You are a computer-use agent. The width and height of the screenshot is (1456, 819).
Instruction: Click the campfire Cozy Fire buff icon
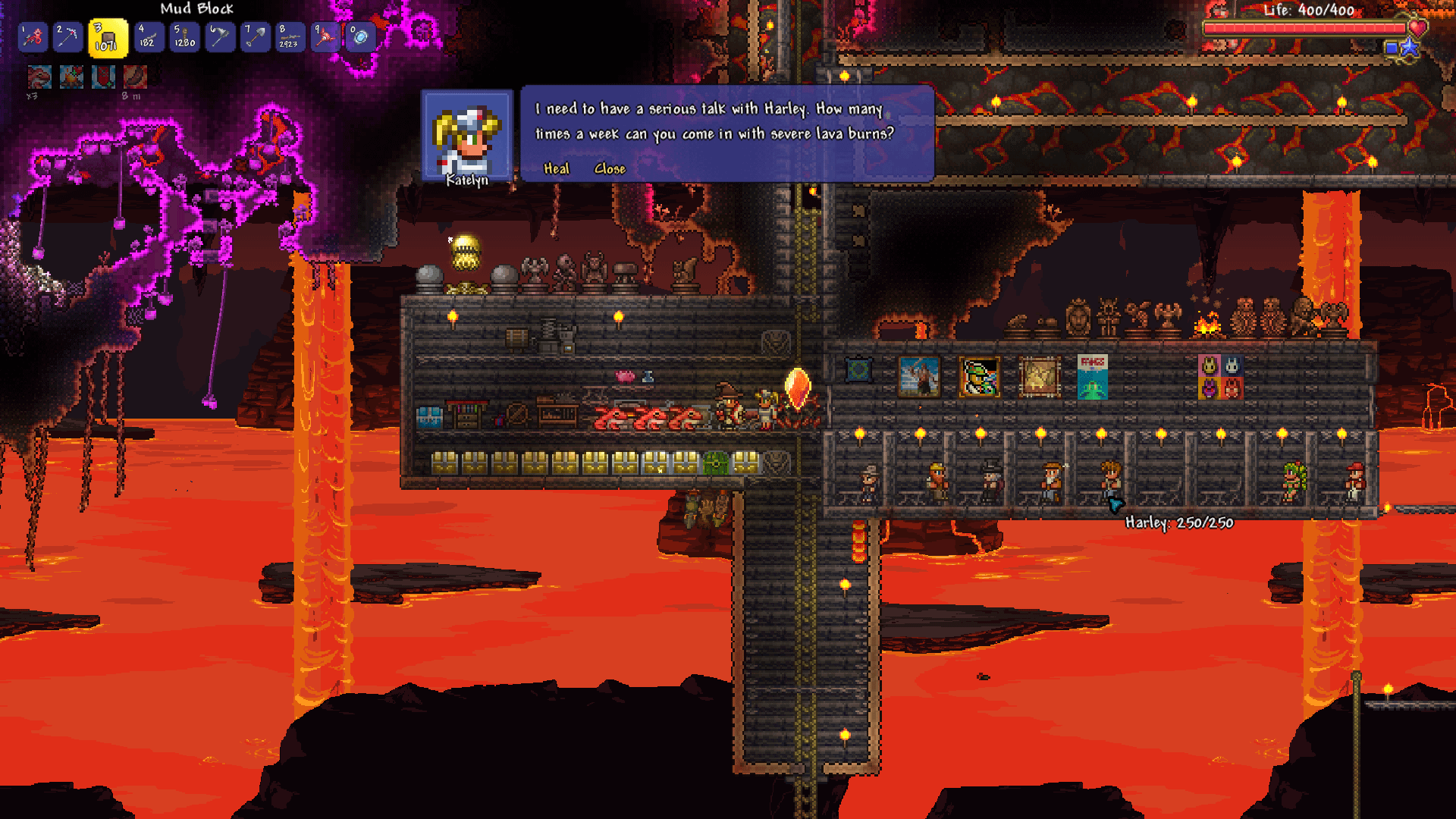pyautogui.click(x=72, y=77)
